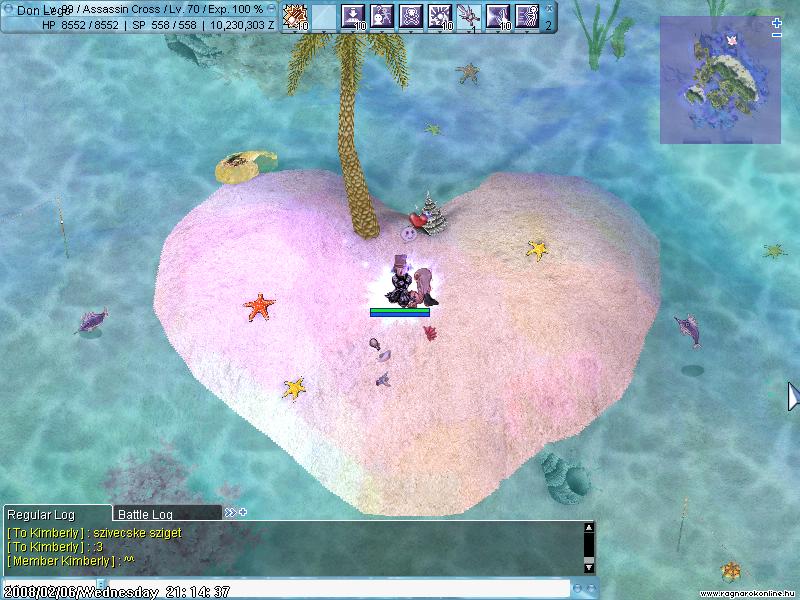Trigger the burst impact skill icon
This screenshot has height=600, width=800.
440,16
